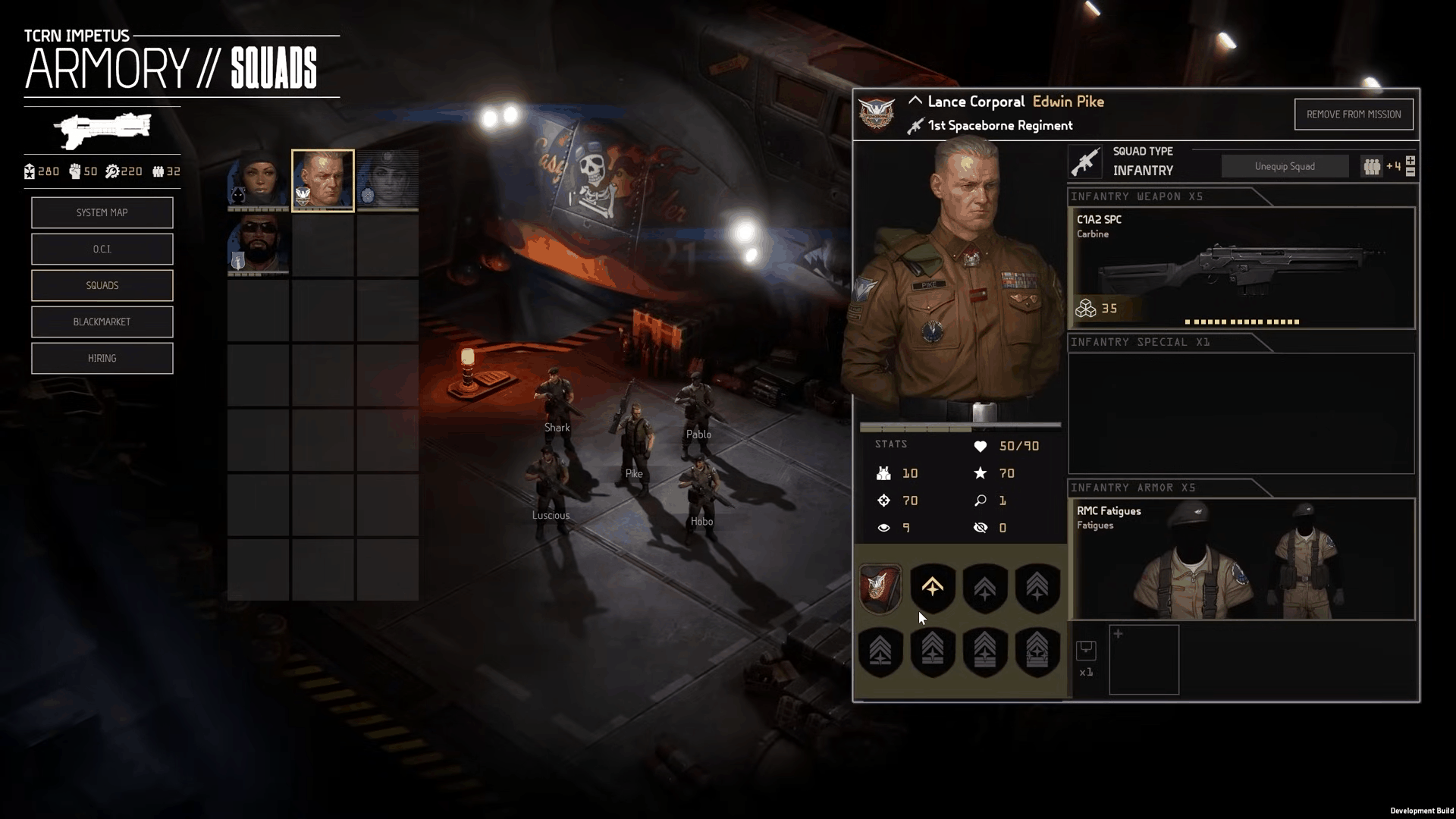Open the Blackmarket
Image resolution: width=1456 pixels, height=819 pixels.
[102, 322]
